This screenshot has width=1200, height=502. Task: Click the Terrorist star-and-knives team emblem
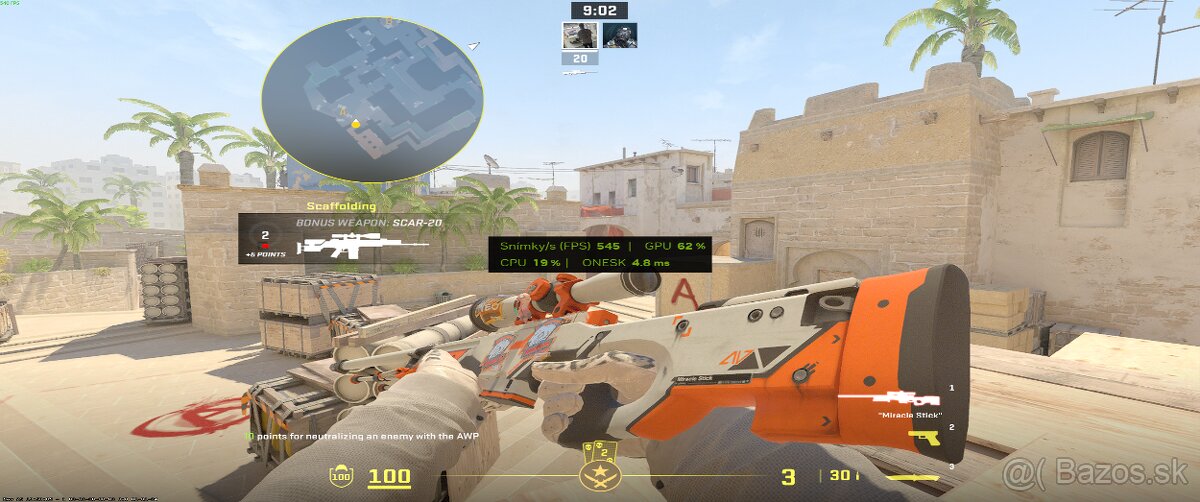click(600, 475)
